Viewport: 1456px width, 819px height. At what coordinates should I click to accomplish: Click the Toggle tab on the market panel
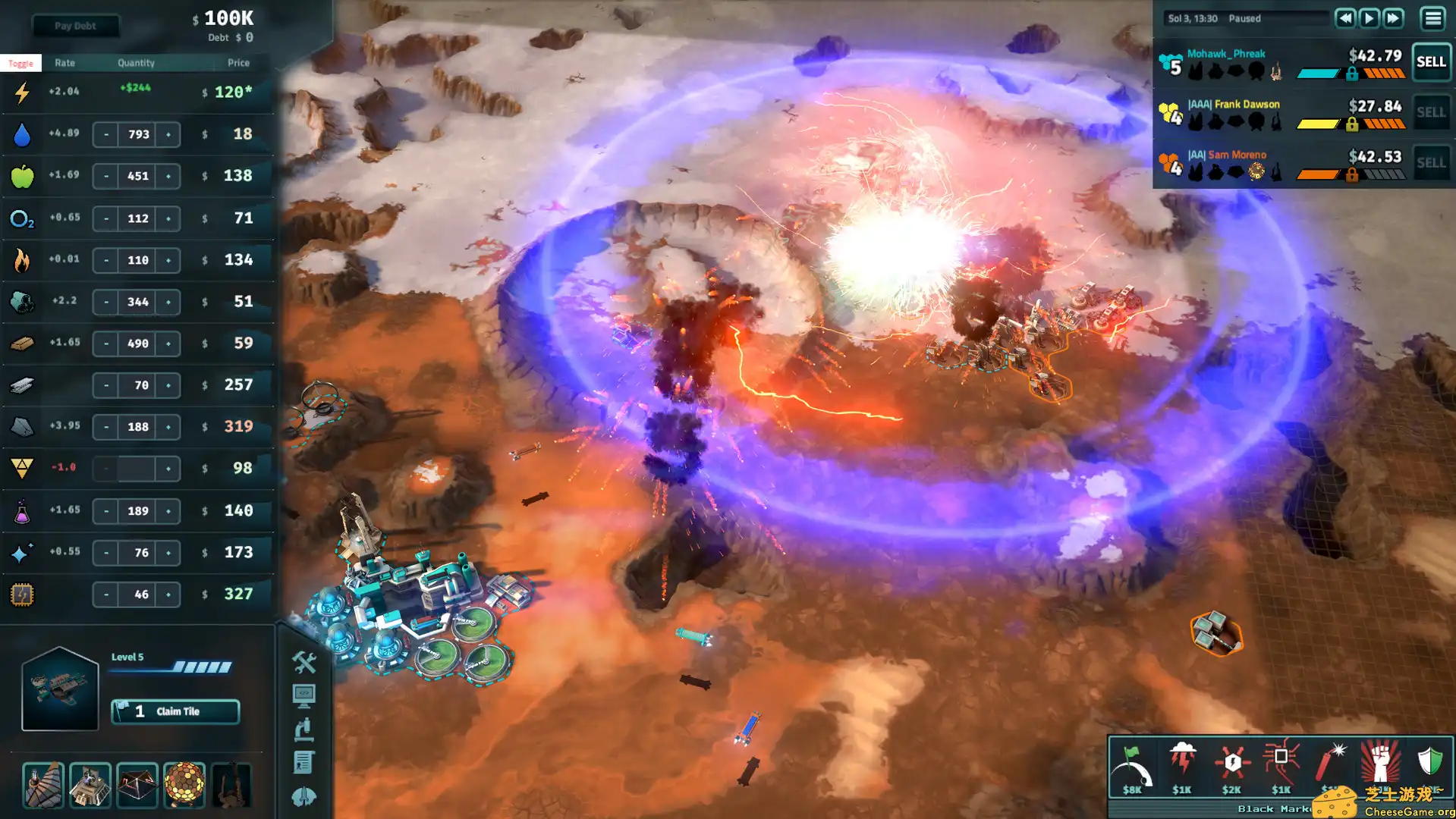[20, 62]
